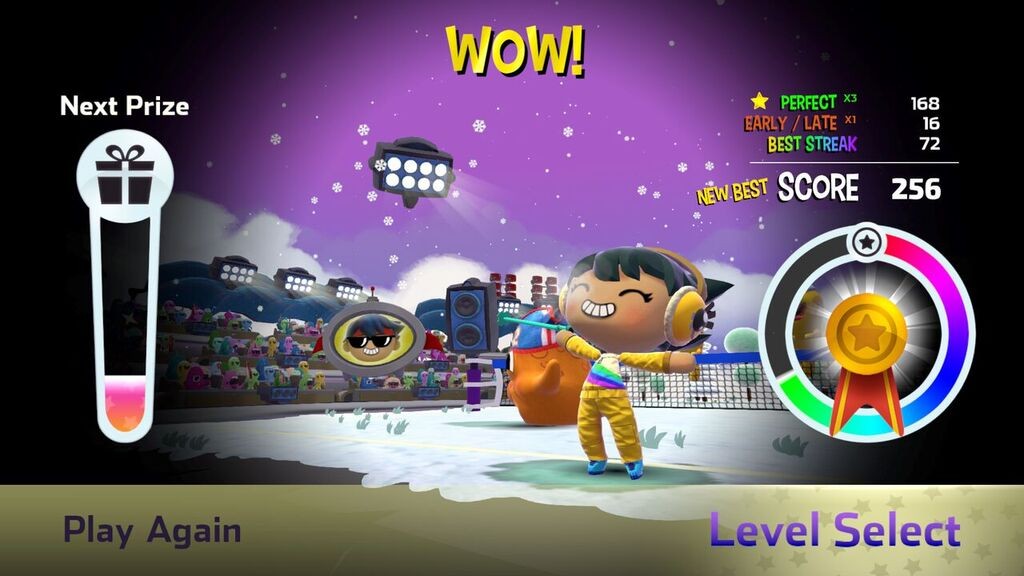1024x576 pixels.
Task: Open Level Select
Action: point(835,530)
